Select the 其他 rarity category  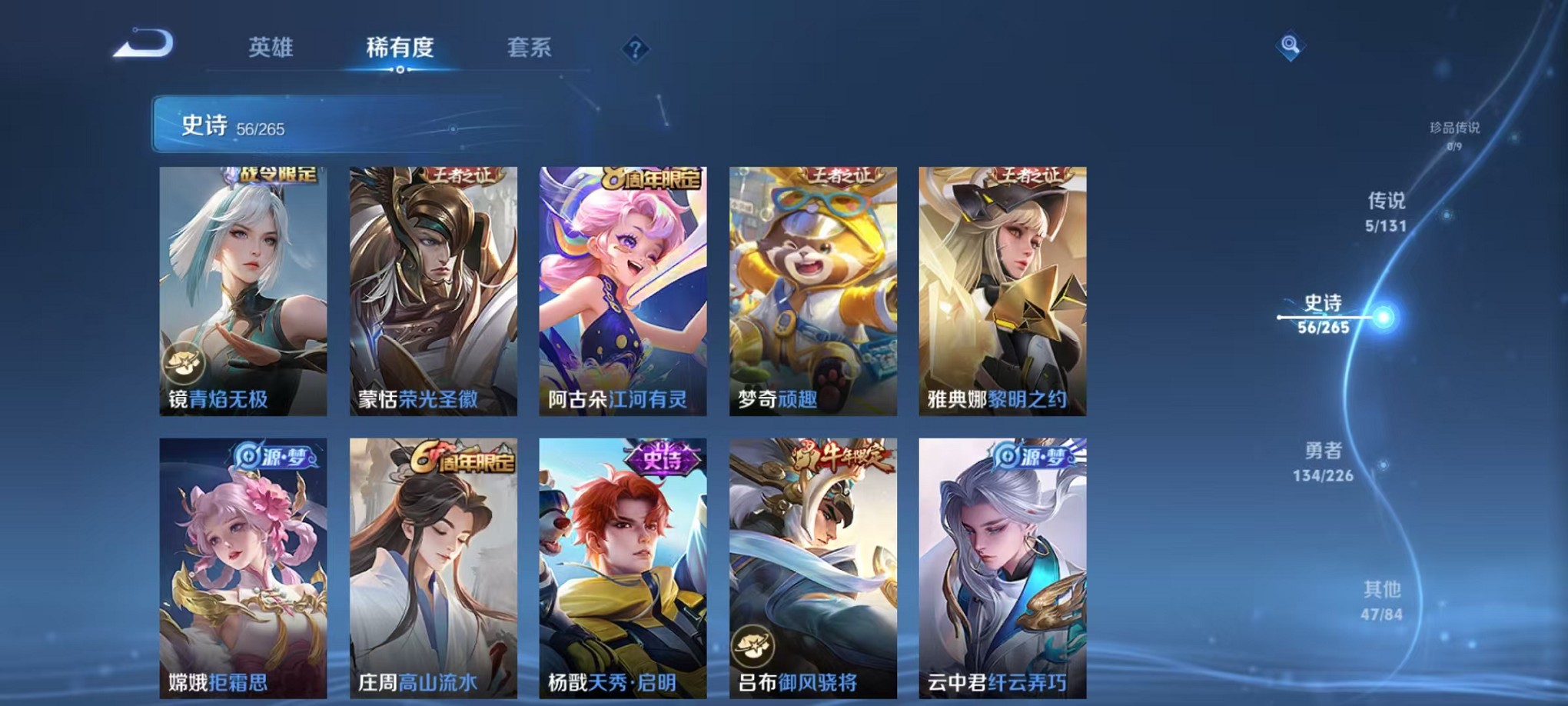pyautogui.click(x=1384, y=602)
